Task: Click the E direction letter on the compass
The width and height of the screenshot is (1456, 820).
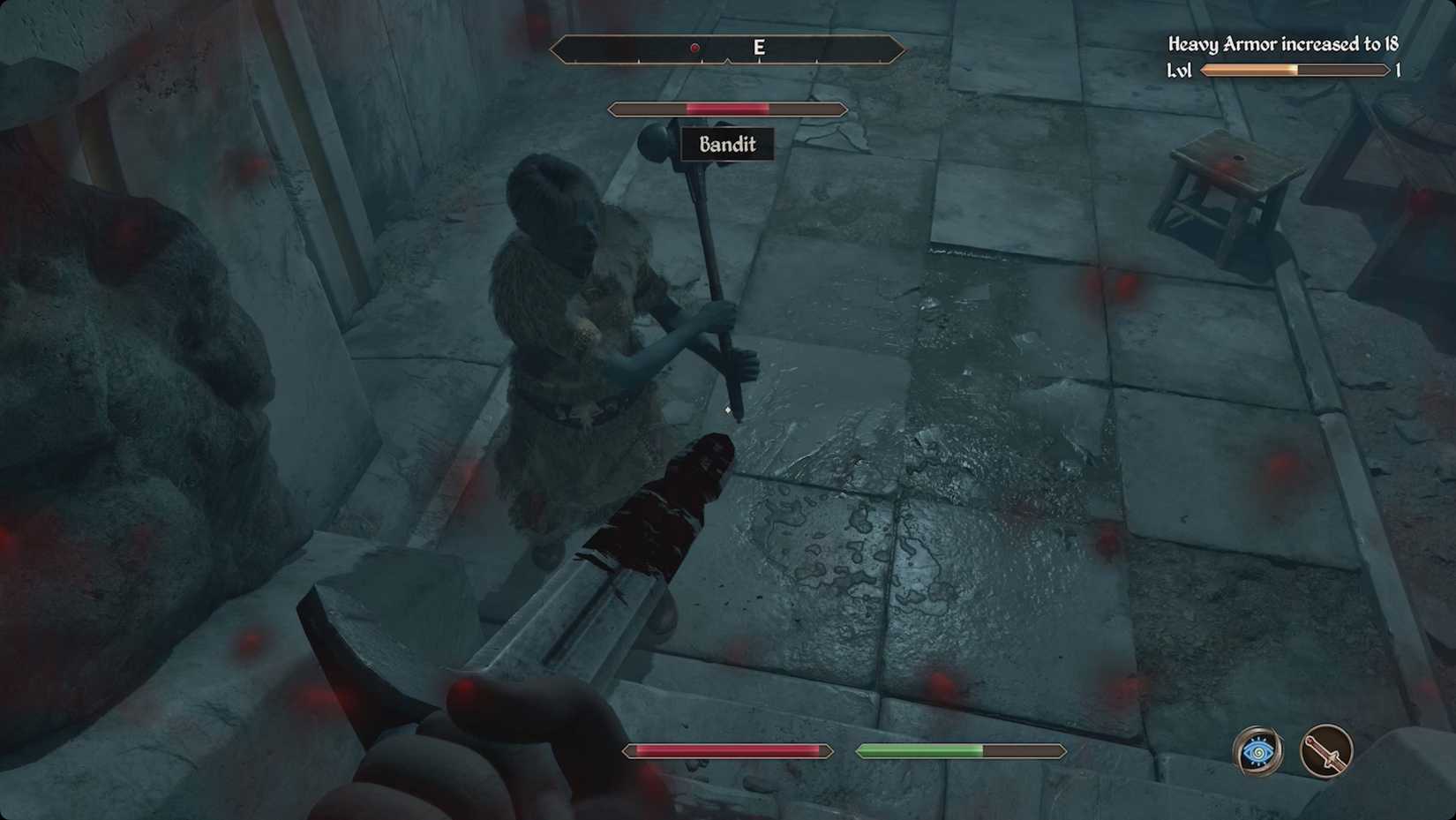Action: pos(759,48)
